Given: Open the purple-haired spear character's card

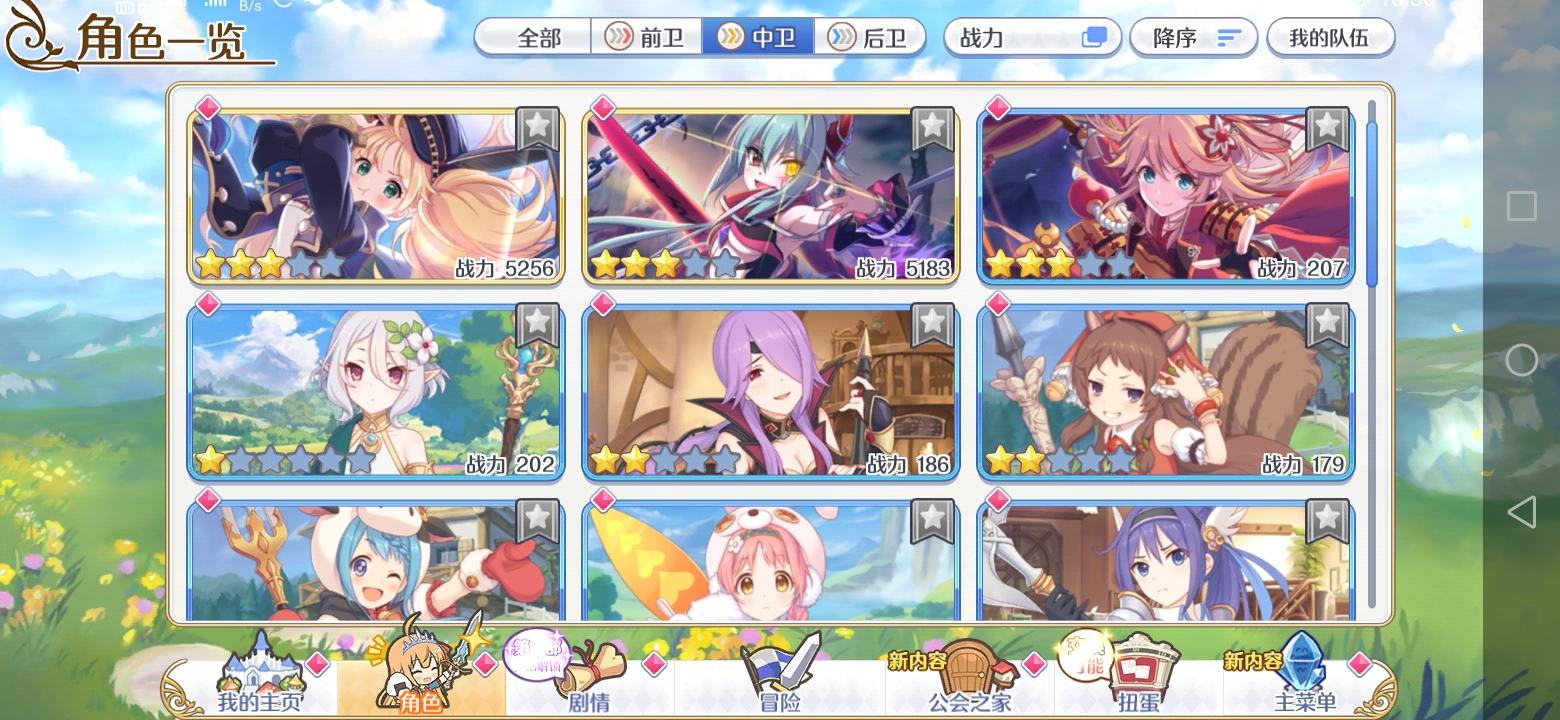Looking at the screenshot, I should pos(770,390).
